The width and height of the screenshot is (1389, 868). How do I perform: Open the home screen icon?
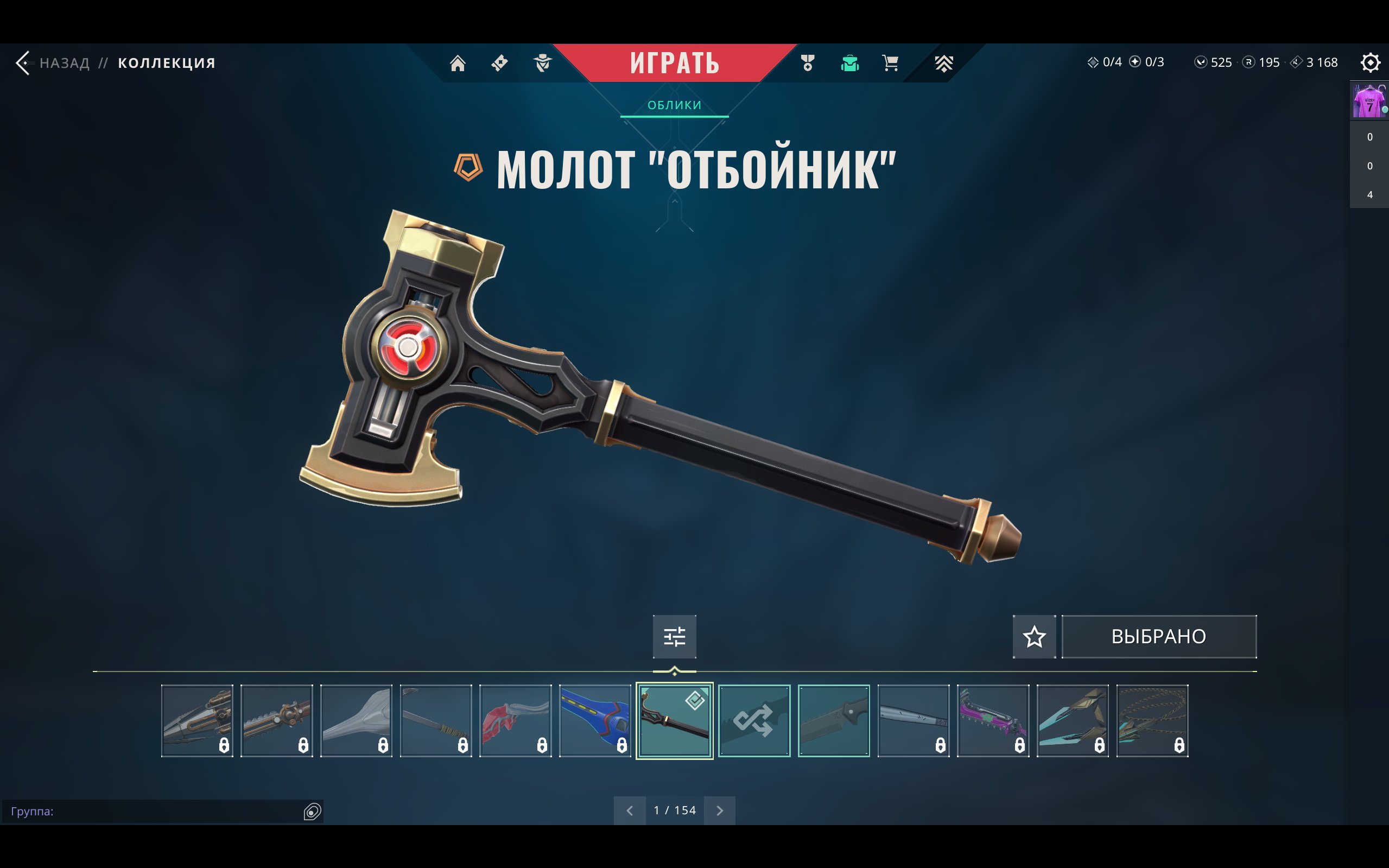(x=458, y=62)
